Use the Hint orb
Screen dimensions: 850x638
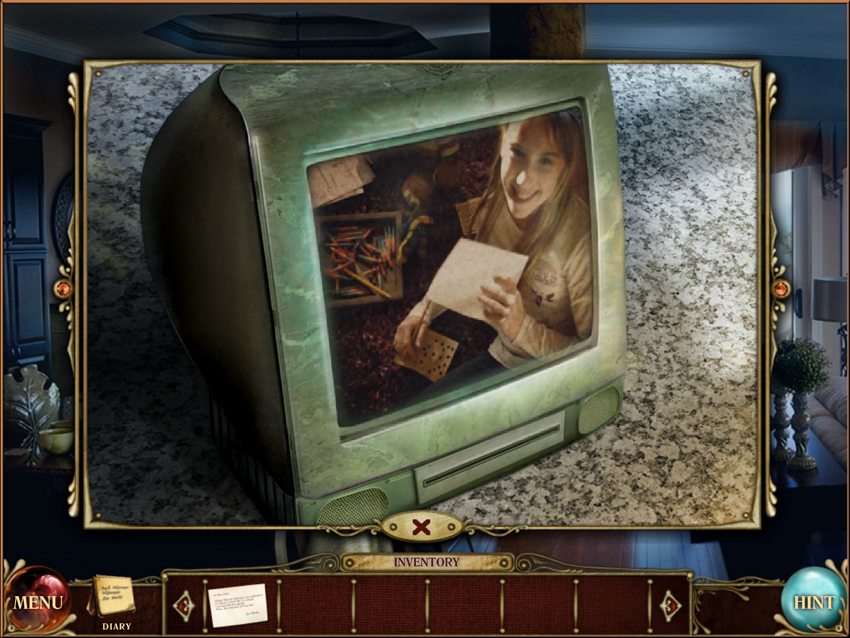coord(812,602)
